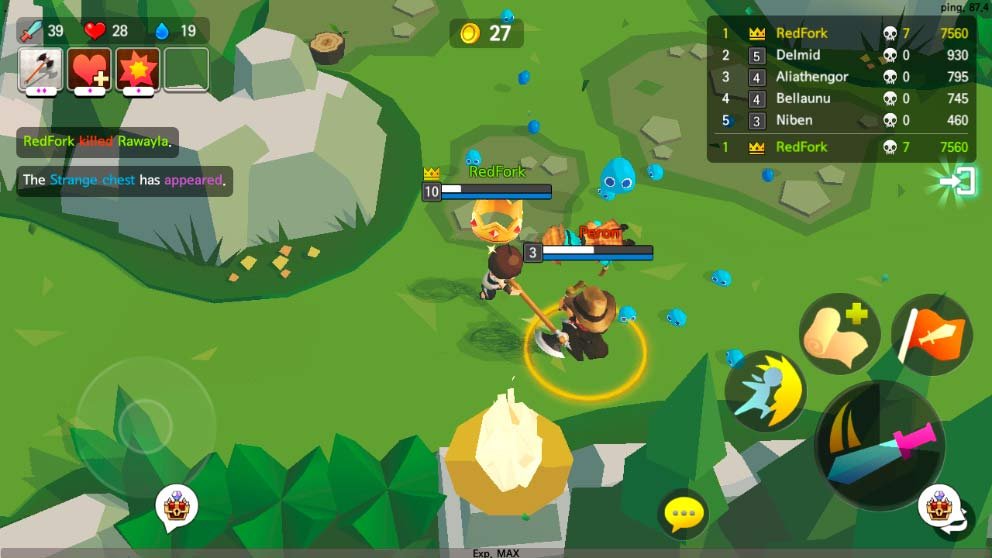Image resolution: width=992 pixels, height=558 pixels.
Task: Select the red explosion skill slot
Action: click(138, 69)
